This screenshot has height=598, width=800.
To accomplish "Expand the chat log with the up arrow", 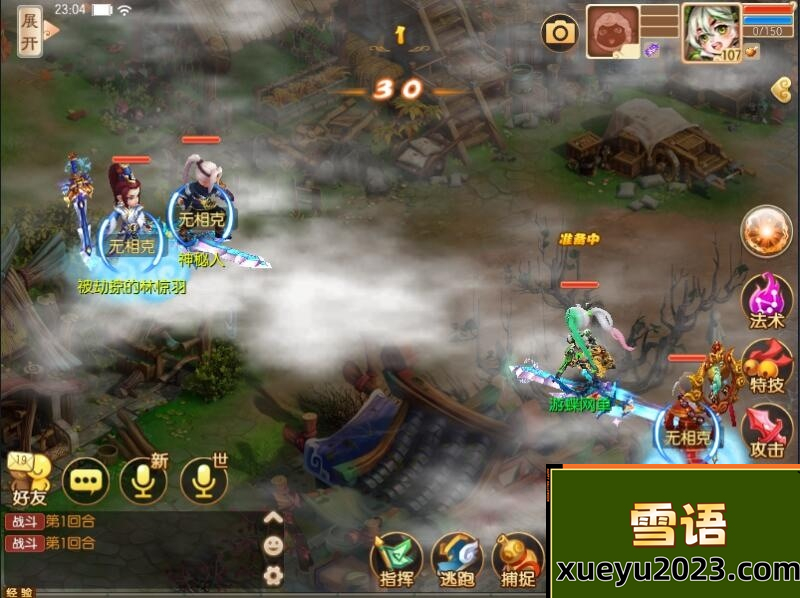I will point(272,518).
